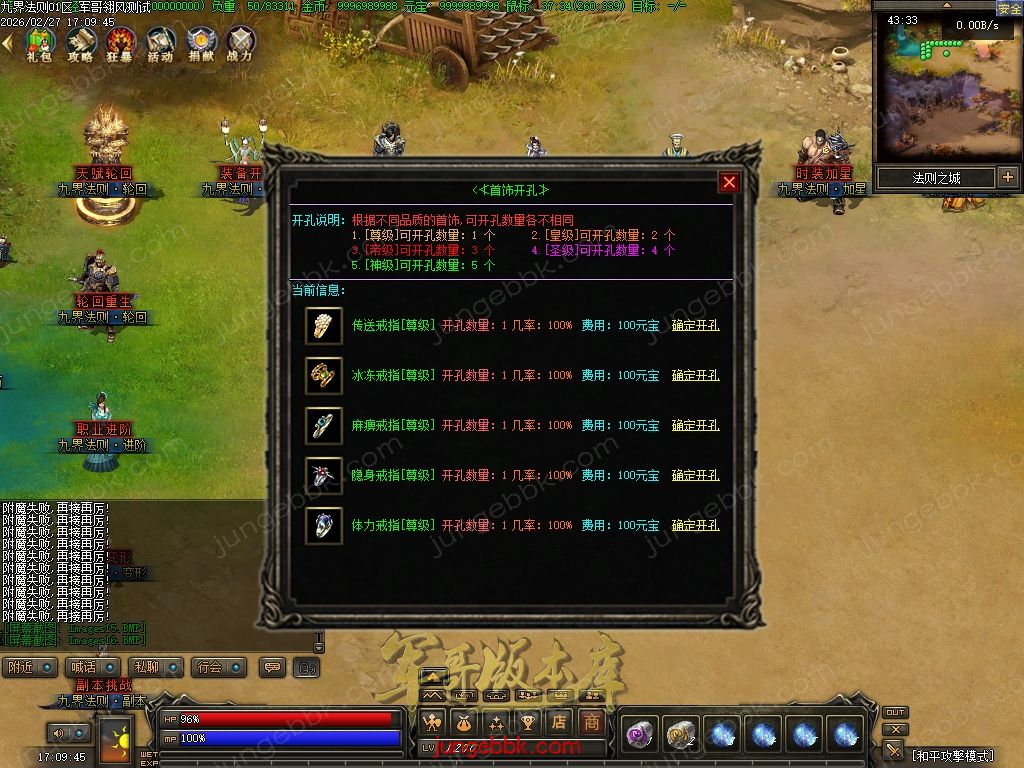Open the 活动 events icon
The image size is (1024, 768).
pos(160,43)
